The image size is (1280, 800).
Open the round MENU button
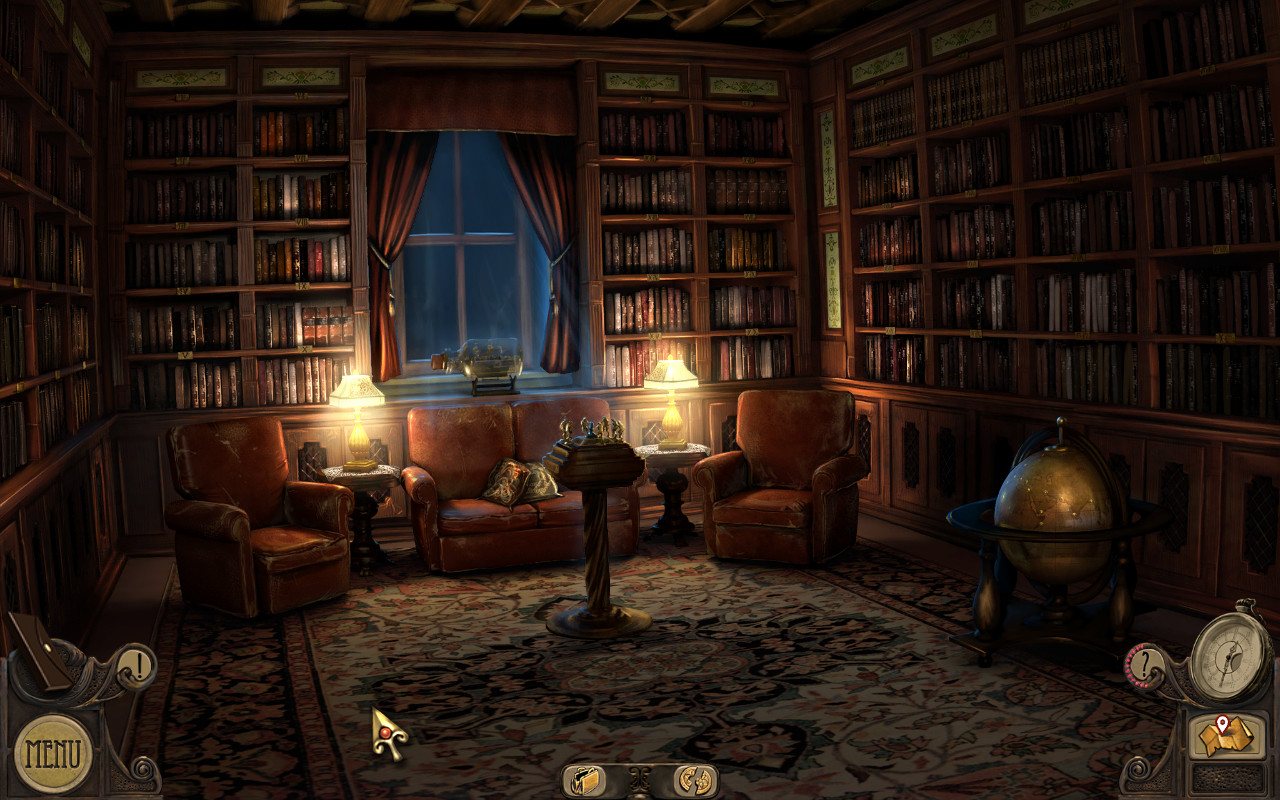[x=53, y=753]
